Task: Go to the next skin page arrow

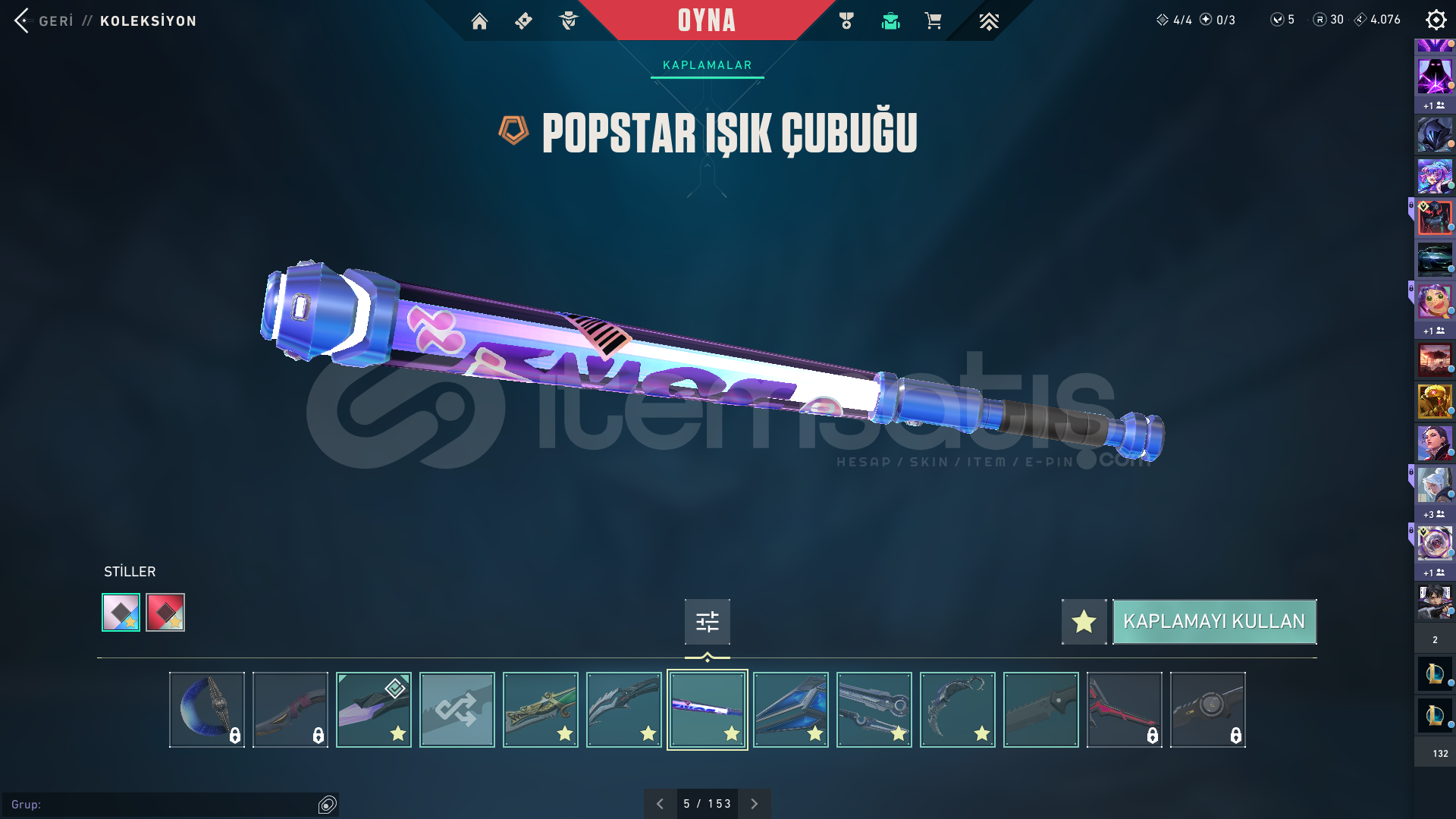Action: click(754, 804)
